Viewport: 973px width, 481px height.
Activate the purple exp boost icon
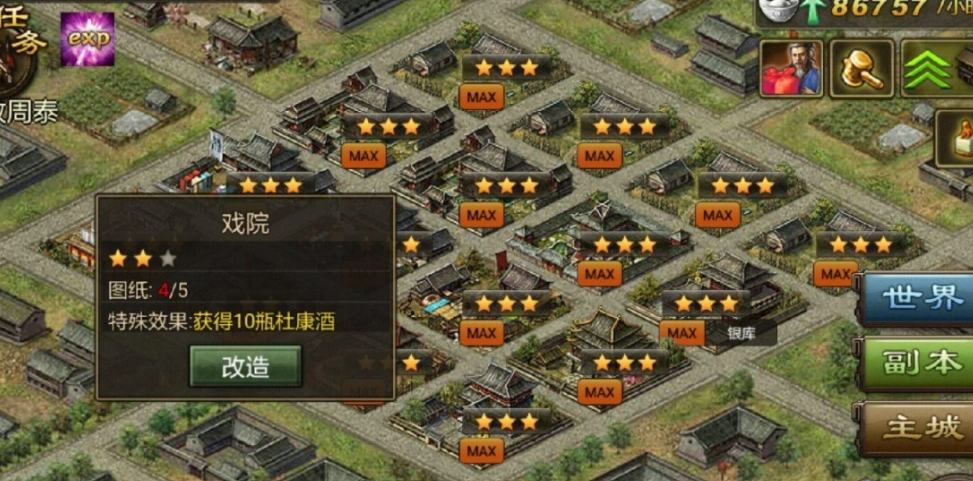point(87,39)
